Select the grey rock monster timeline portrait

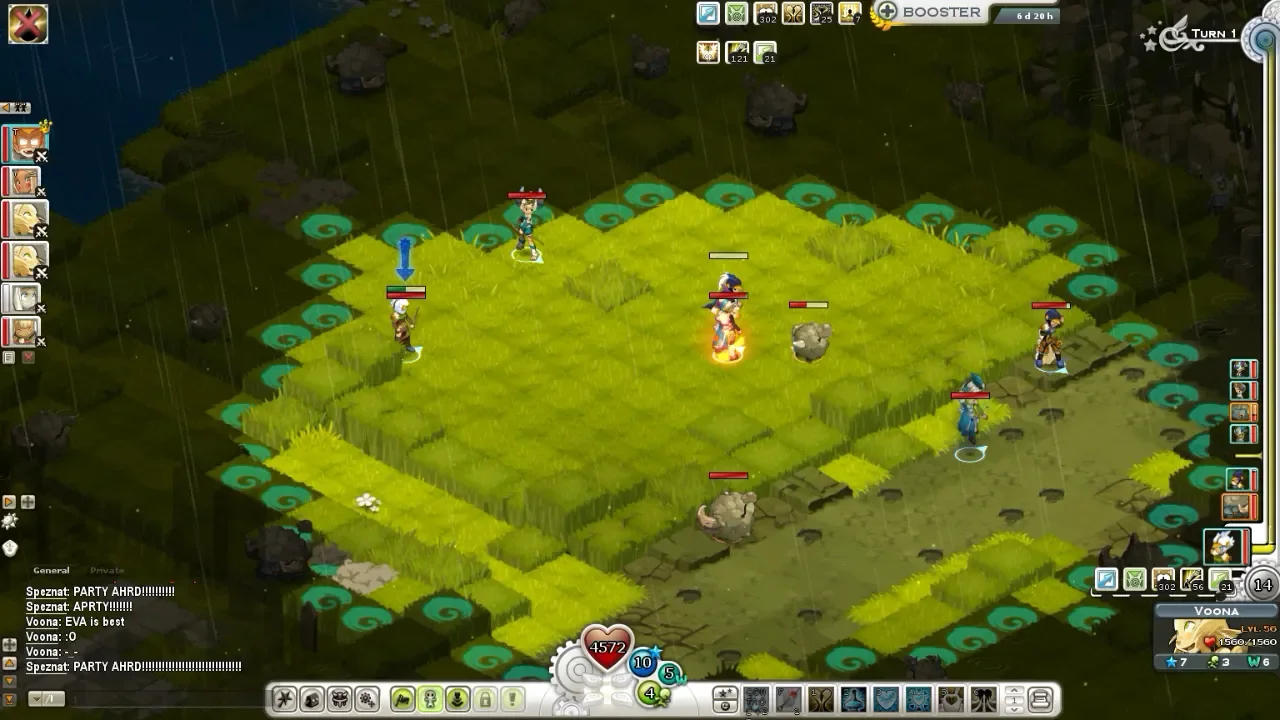(1238, 506)
